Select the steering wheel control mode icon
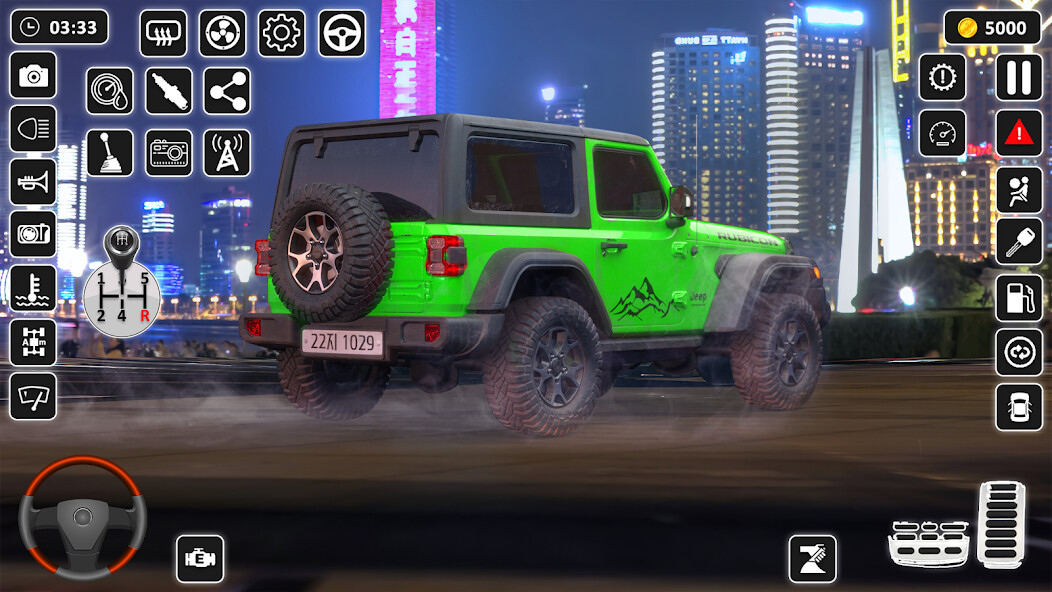The image size is (1052, 592). pyautogui.click(x=342, y=33)
